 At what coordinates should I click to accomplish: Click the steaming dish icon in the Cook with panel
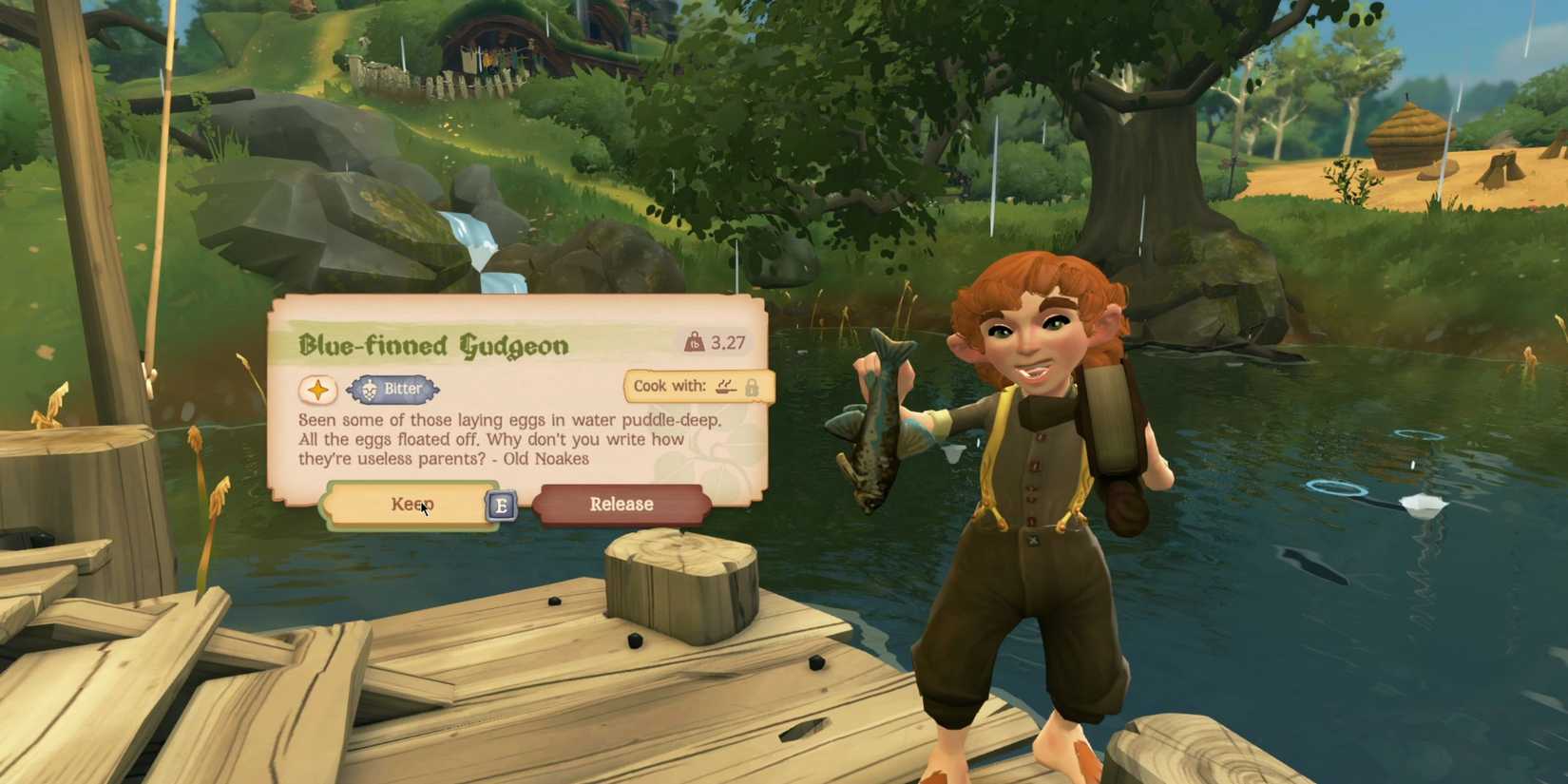(725, 387)
